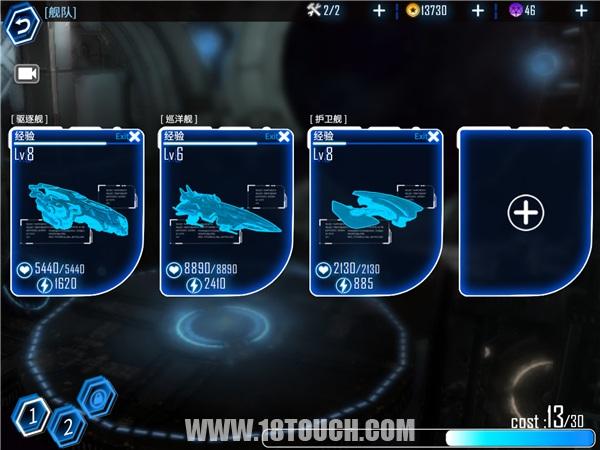600x450 pixels.
Task: Tap the locked fleet hexagon
Action: [x=99, y=398]
